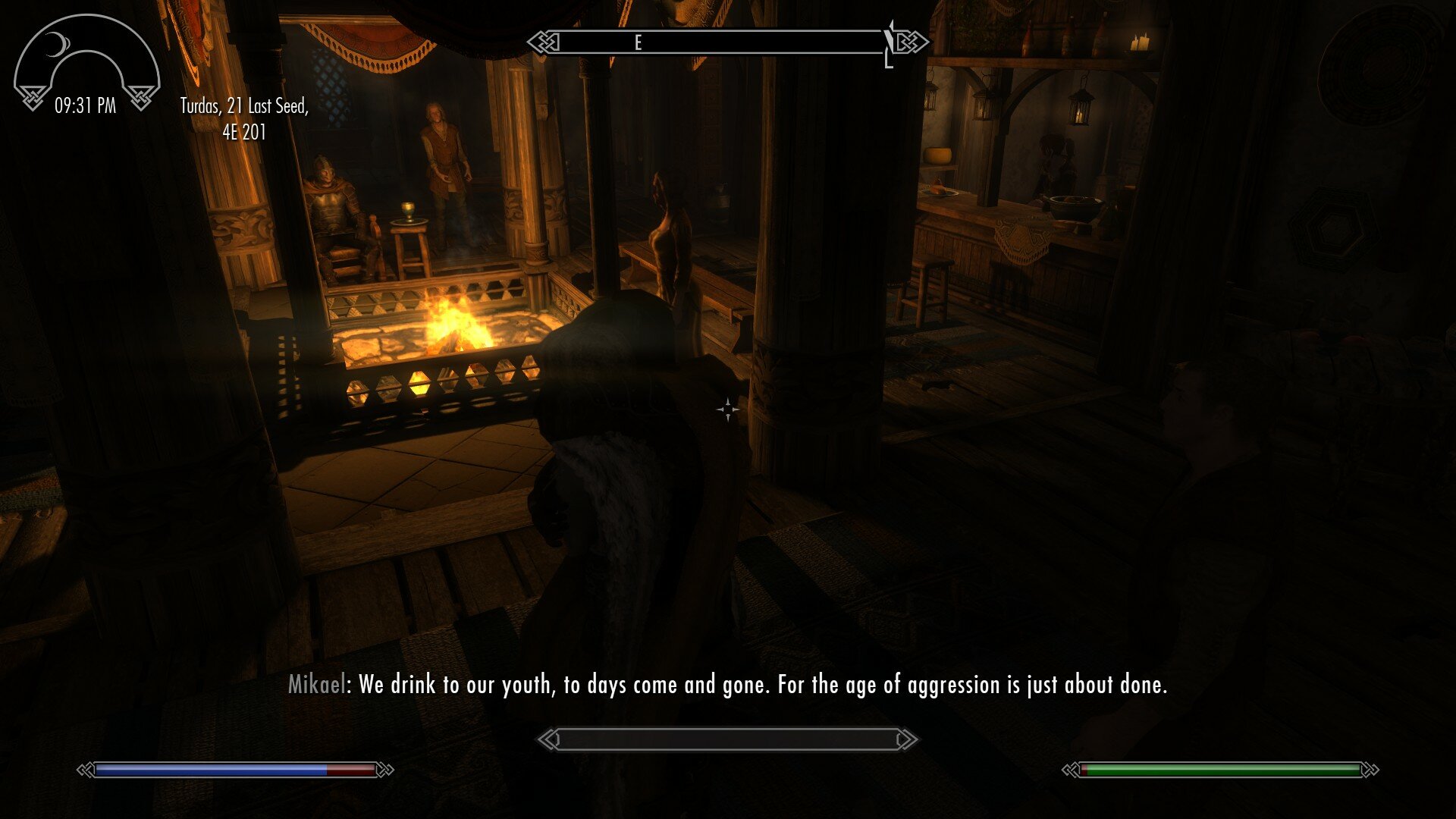This screenshot has height=819, width=1456.
Task: Click Mikael's name in the subtitle text
Action: tap(316, 685)
